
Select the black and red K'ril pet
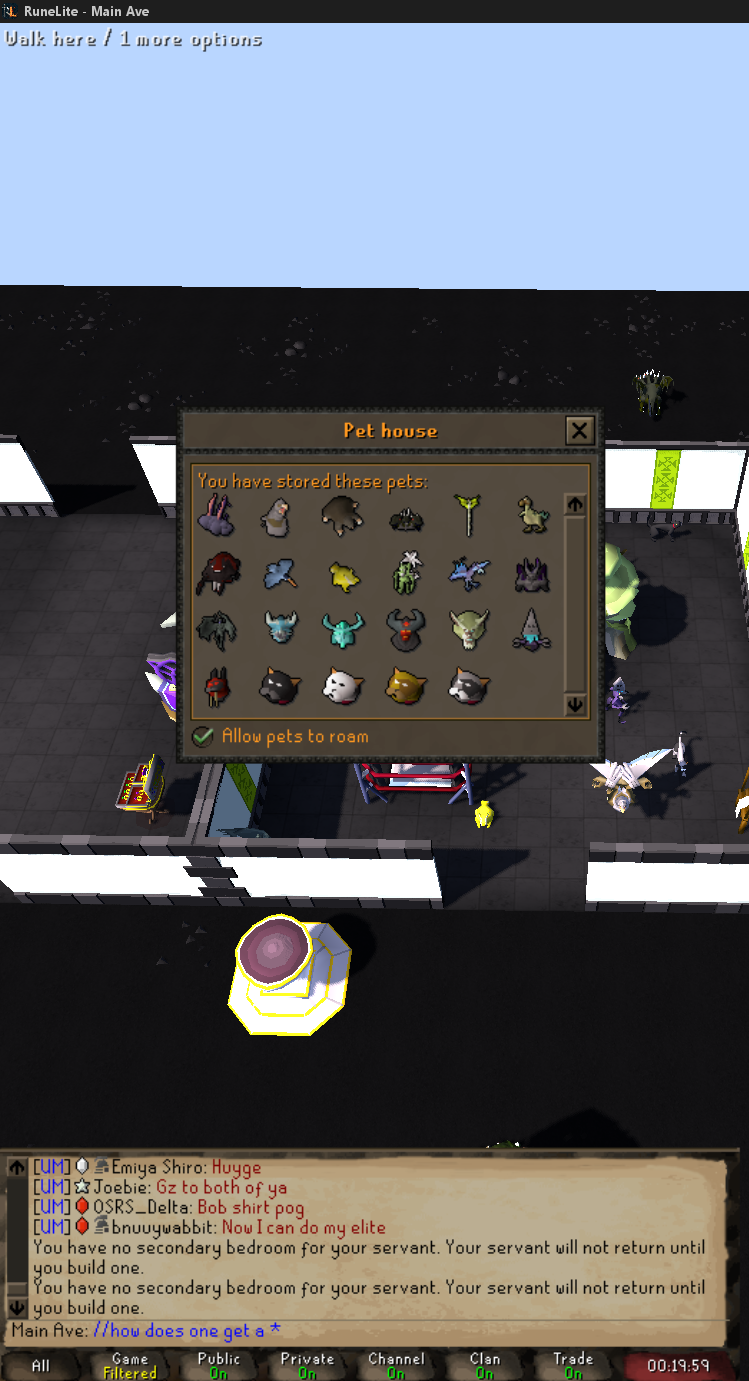(406, 629)
